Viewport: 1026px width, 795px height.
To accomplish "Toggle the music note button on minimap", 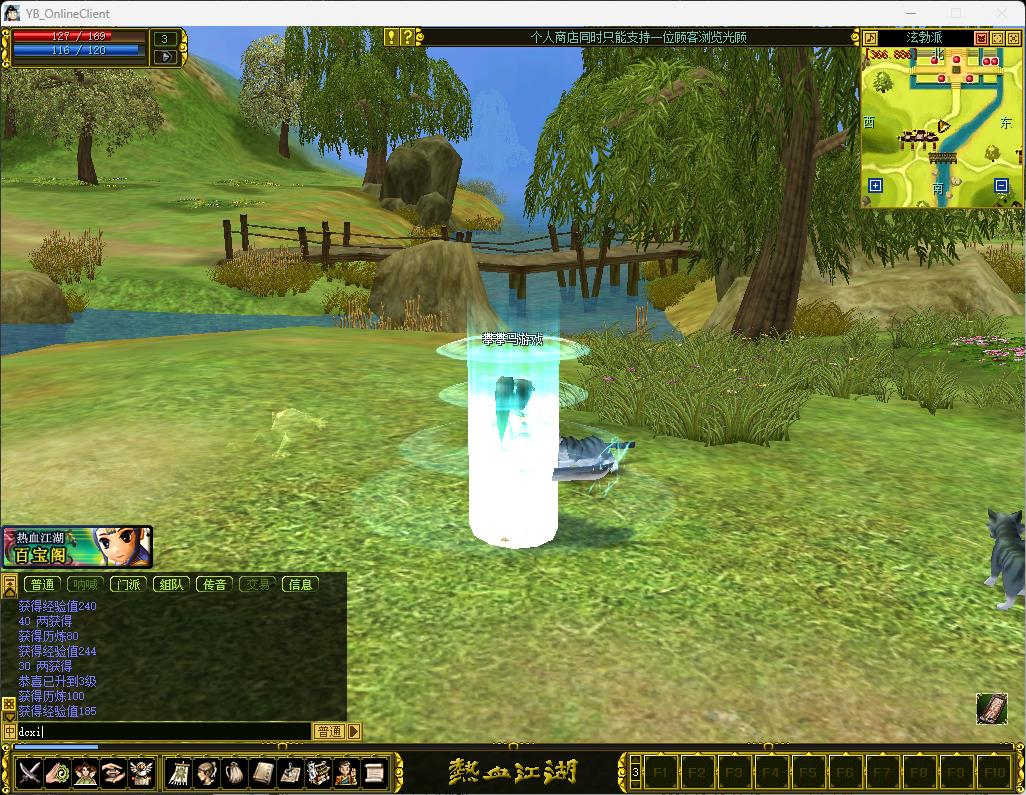I will pyautogui.click(x=870, y=38).
